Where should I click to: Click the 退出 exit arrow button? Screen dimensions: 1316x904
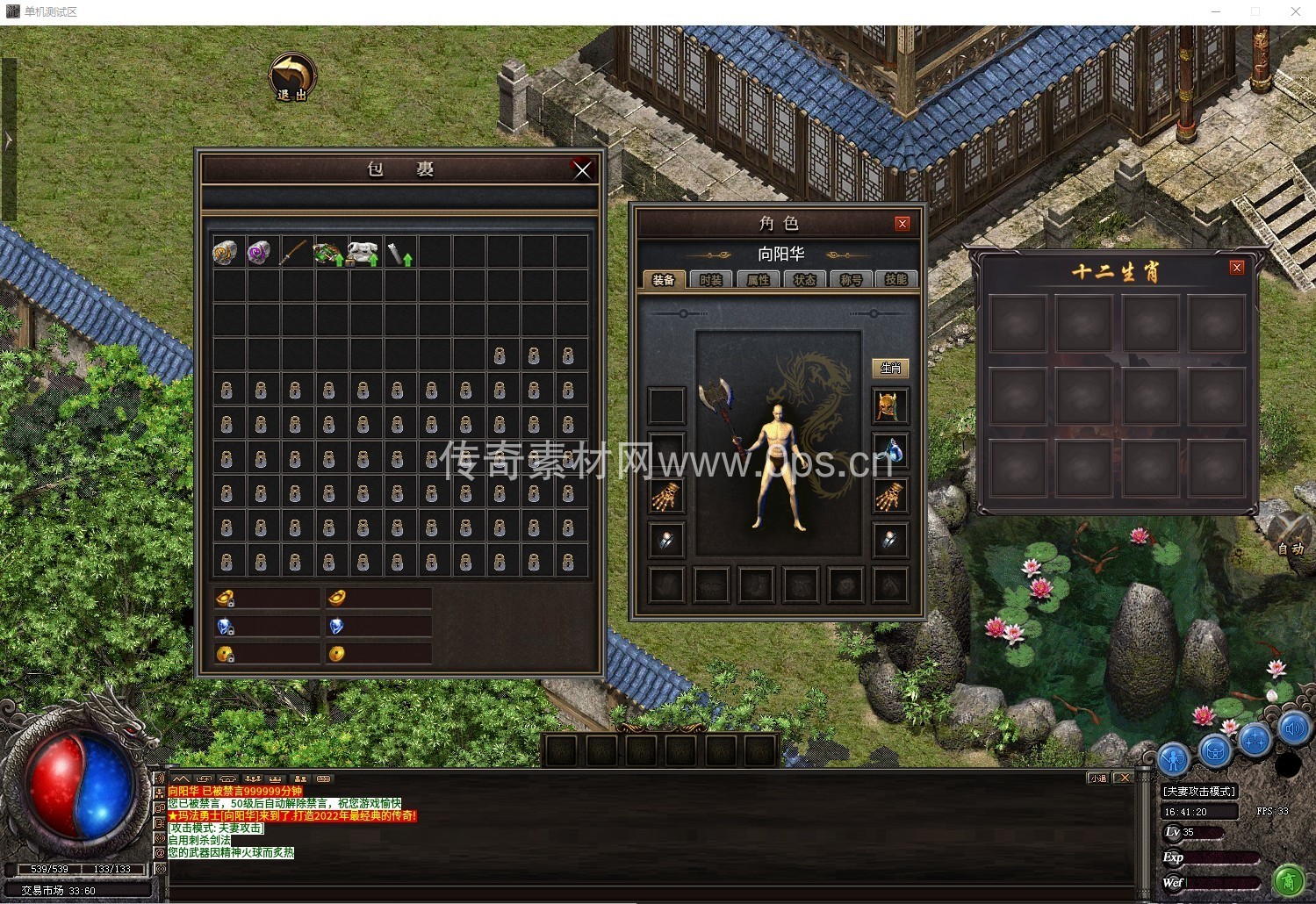click(x=291, y=77)
